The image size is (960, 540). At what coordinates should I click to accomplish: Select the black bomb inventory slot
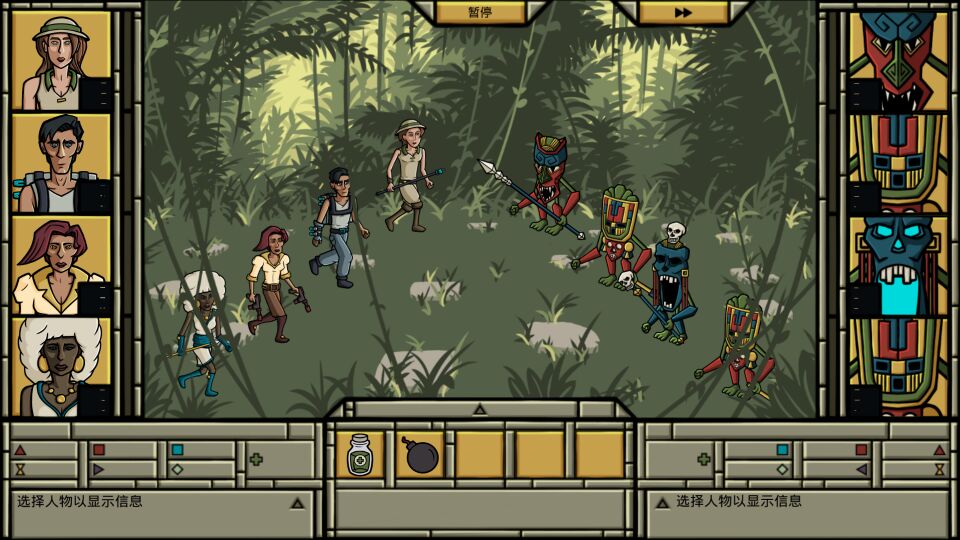tap(420, 455)
